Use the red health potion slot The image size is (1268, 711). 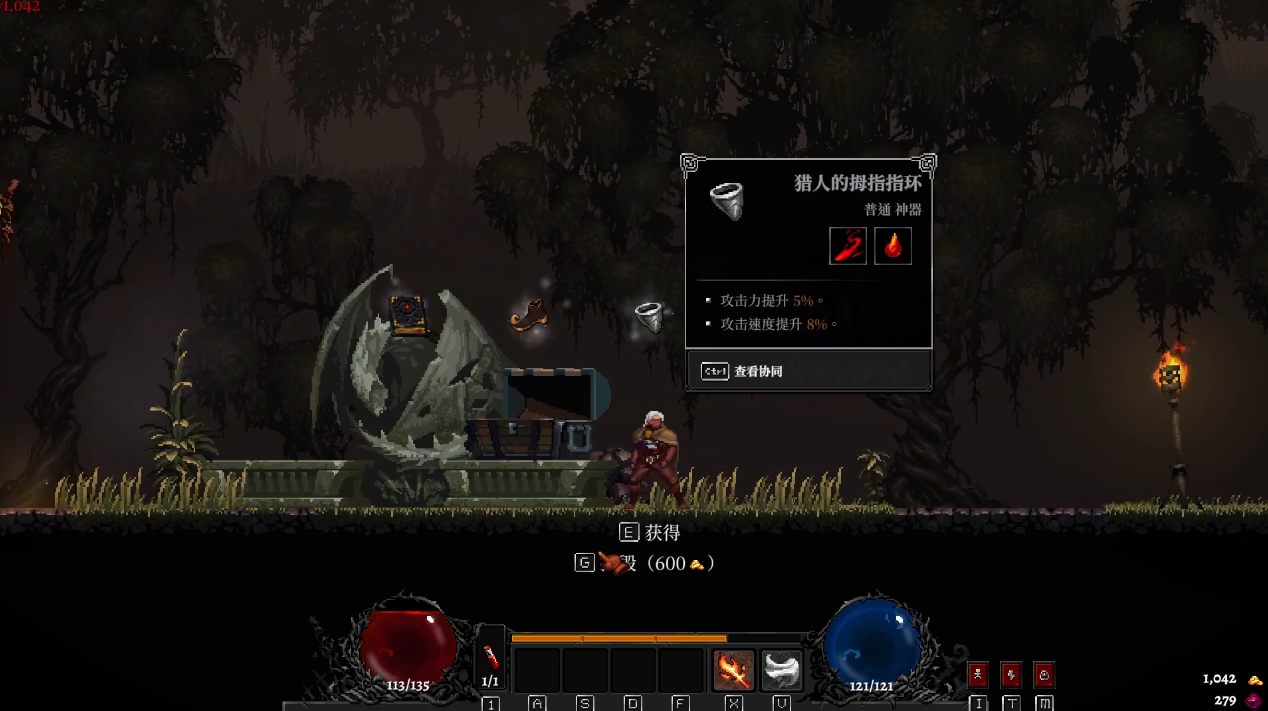click(491, 657)
